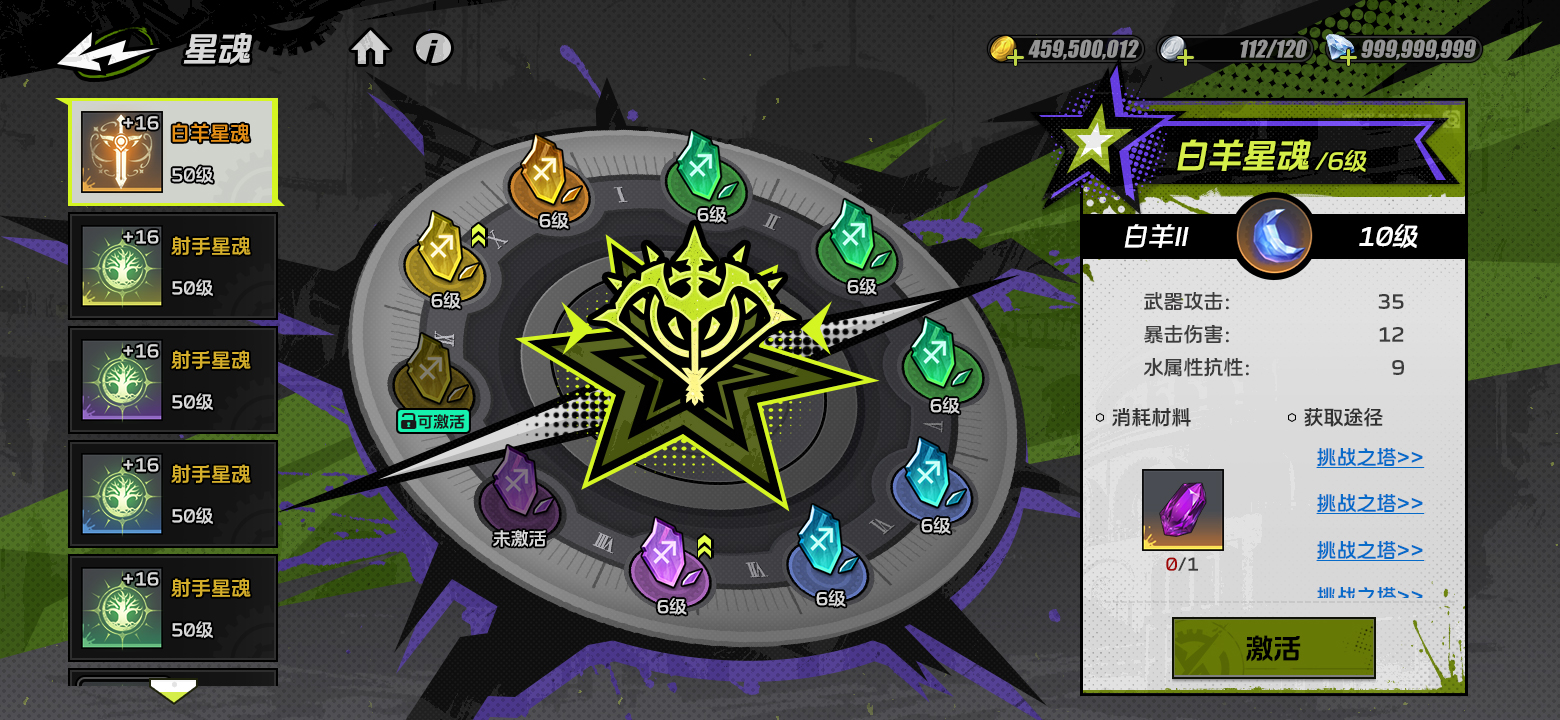This screenshot has width=1560, height=720.
Task: Open the info help icon
Action: click(433, 48)
